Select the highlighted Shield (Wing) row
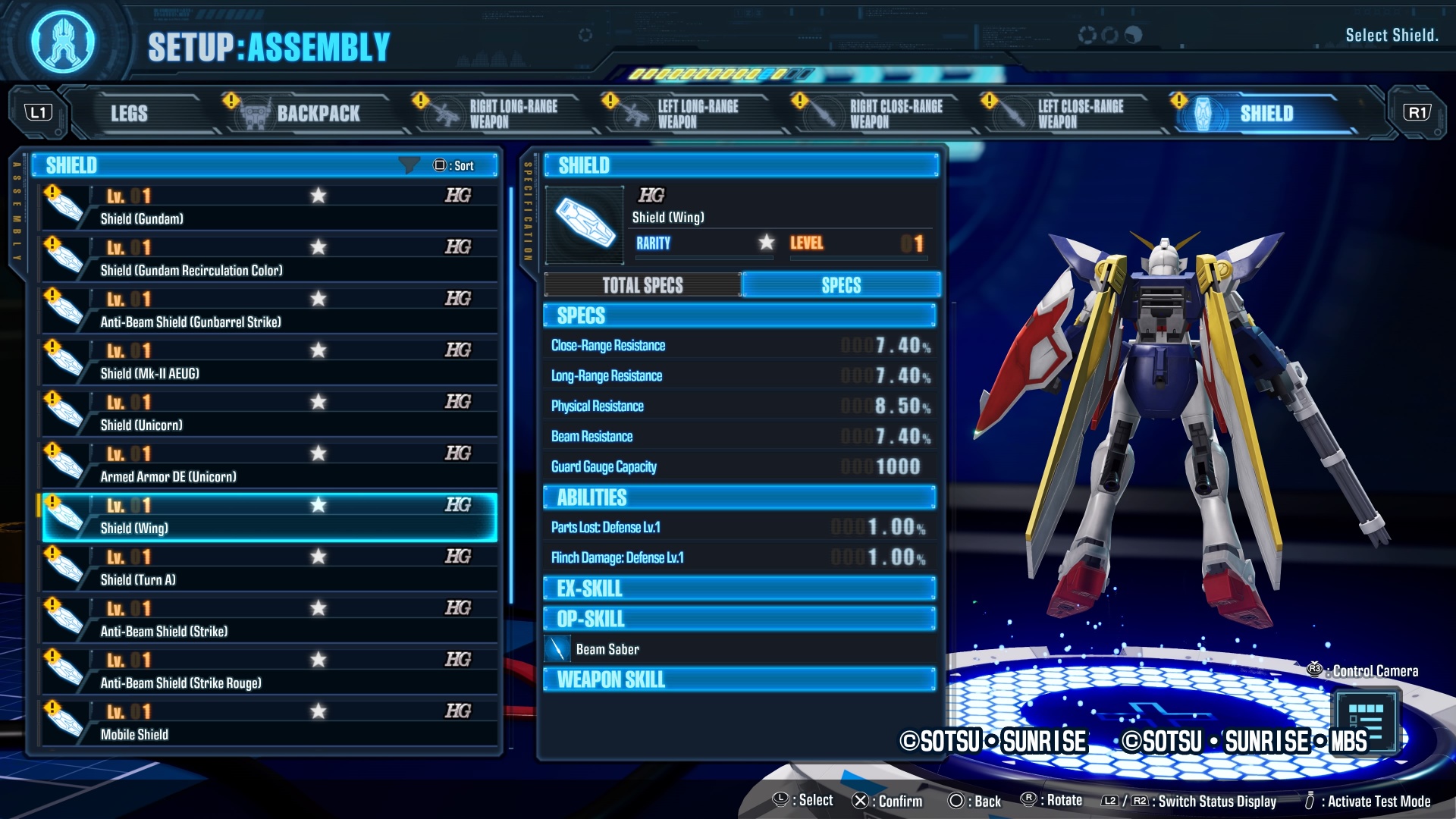Screen dimensions: 1456x819 [x=269, y=516]
